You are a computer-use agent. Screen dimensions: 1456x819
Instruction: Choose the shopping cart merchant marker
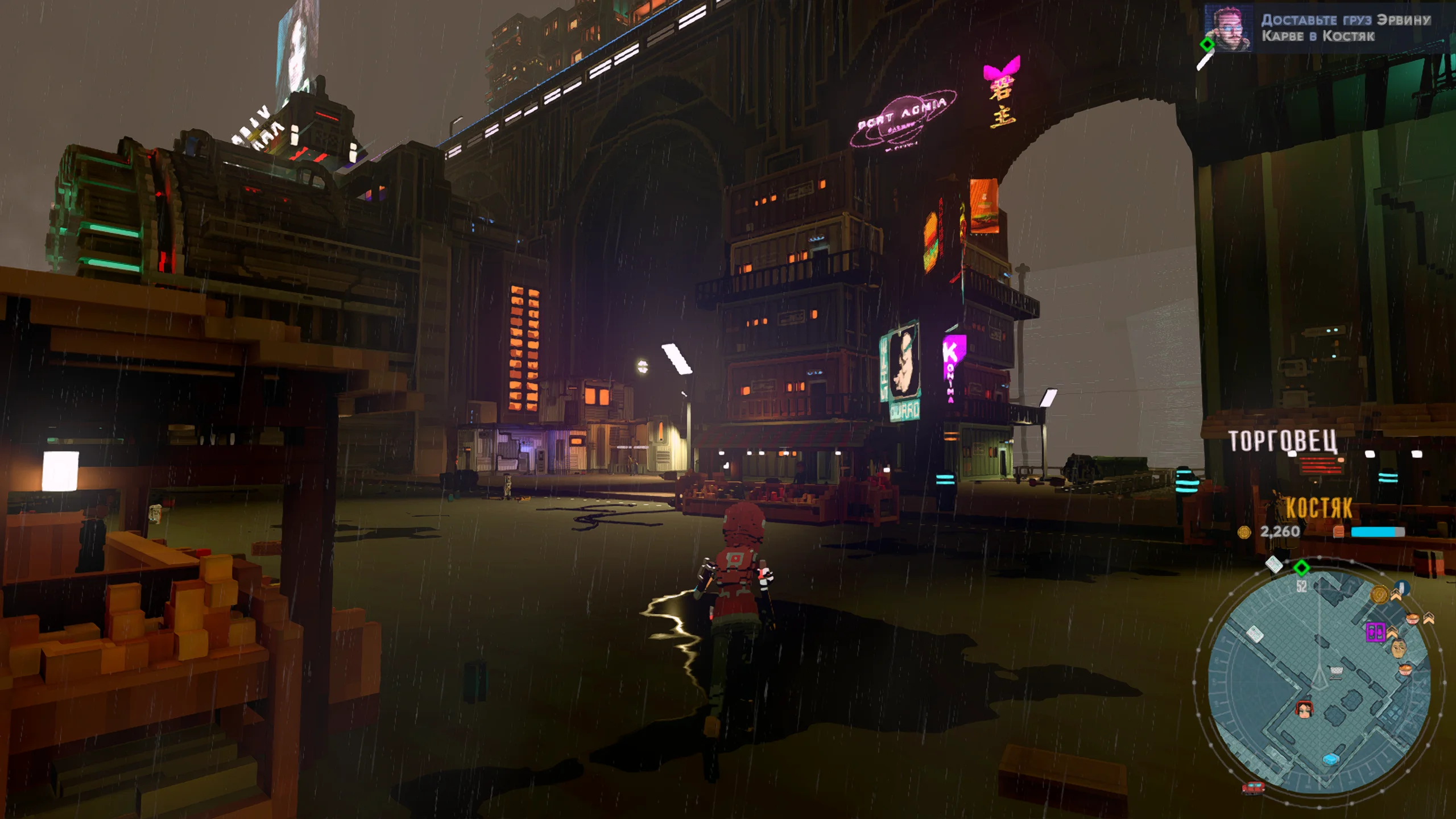click(1336, 673)
